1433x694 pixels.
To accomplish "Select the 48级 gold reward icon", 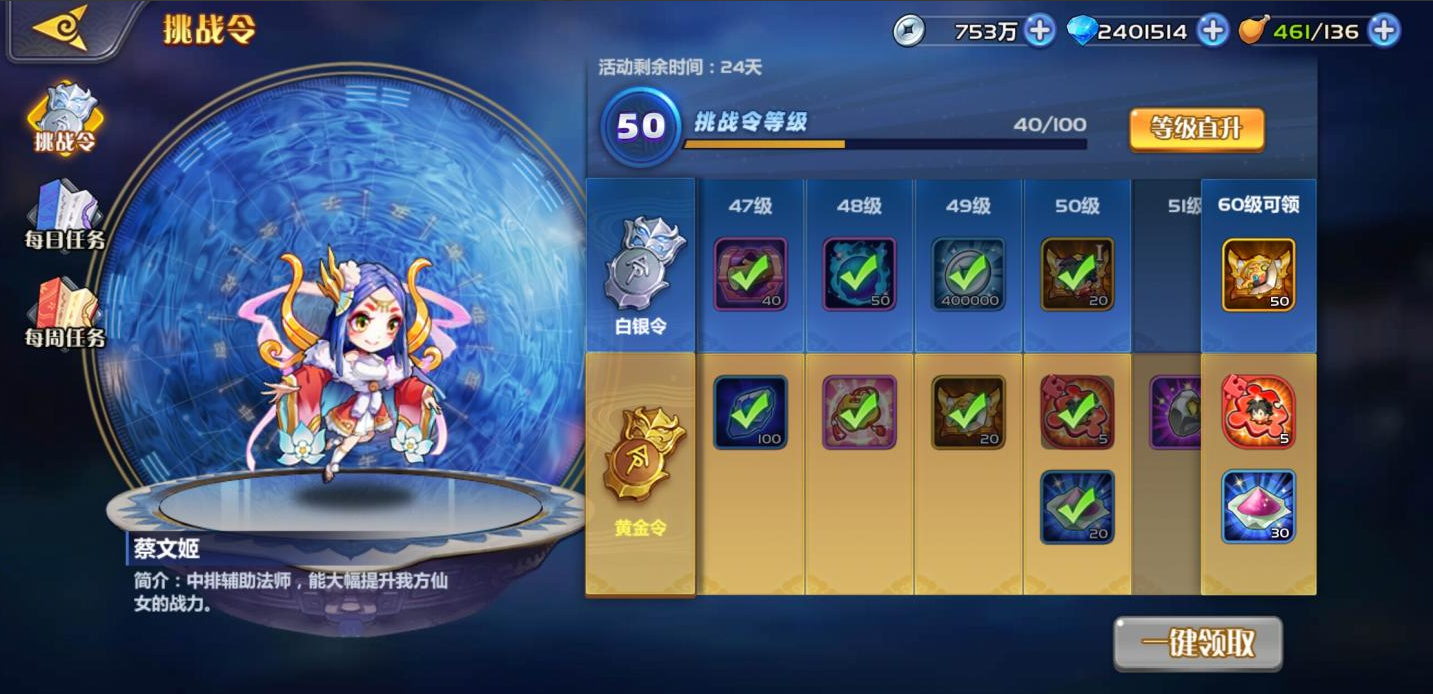I will click(859, 412).
